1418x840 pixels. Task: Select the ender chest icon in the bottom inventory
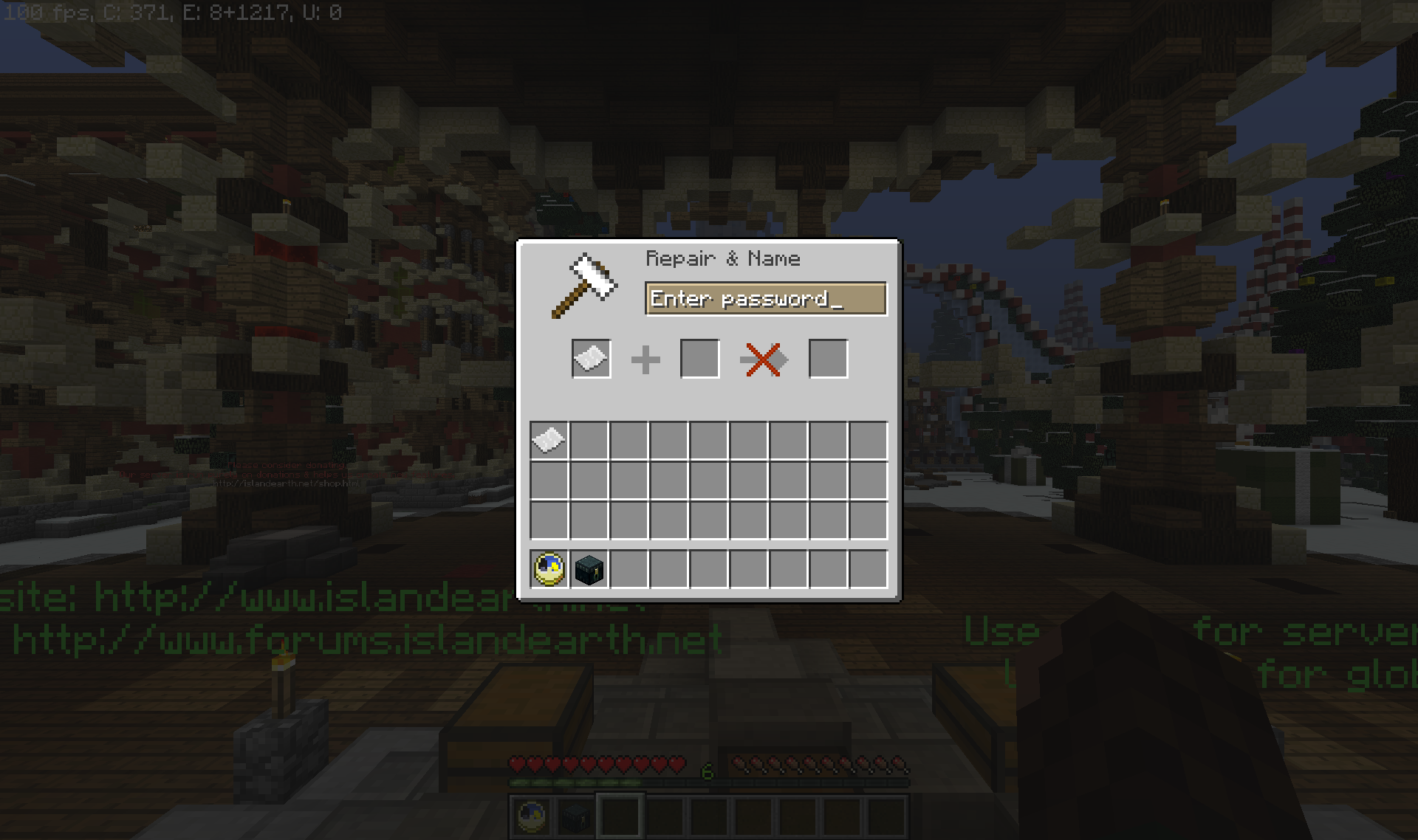(x=589, y=569)
